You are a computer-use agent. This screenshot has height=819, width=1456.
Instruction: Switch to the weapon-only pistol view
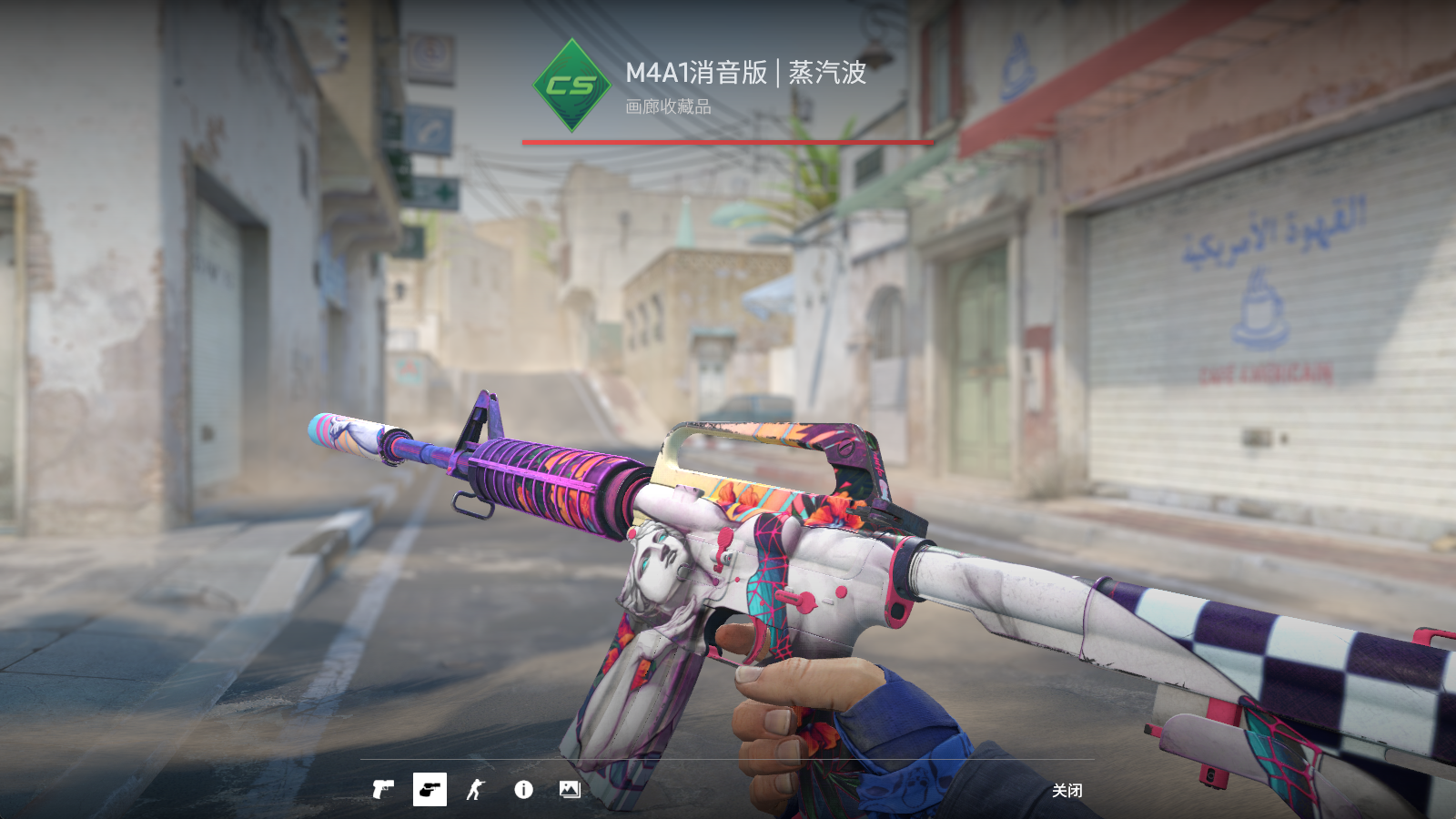383,789
